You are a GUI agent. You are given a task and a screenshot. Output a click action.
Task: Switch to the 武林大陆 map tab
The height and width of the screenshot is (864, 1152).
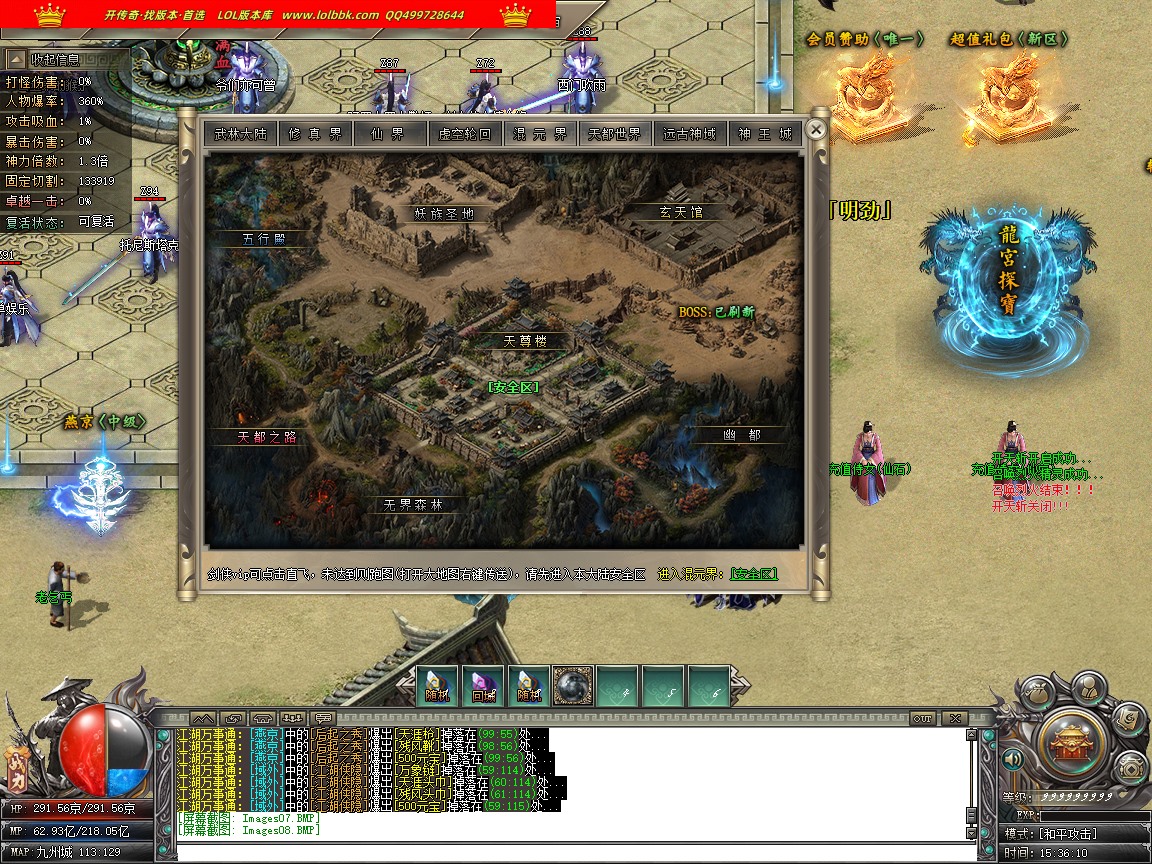pyautogui.click(x=240, y=133)
